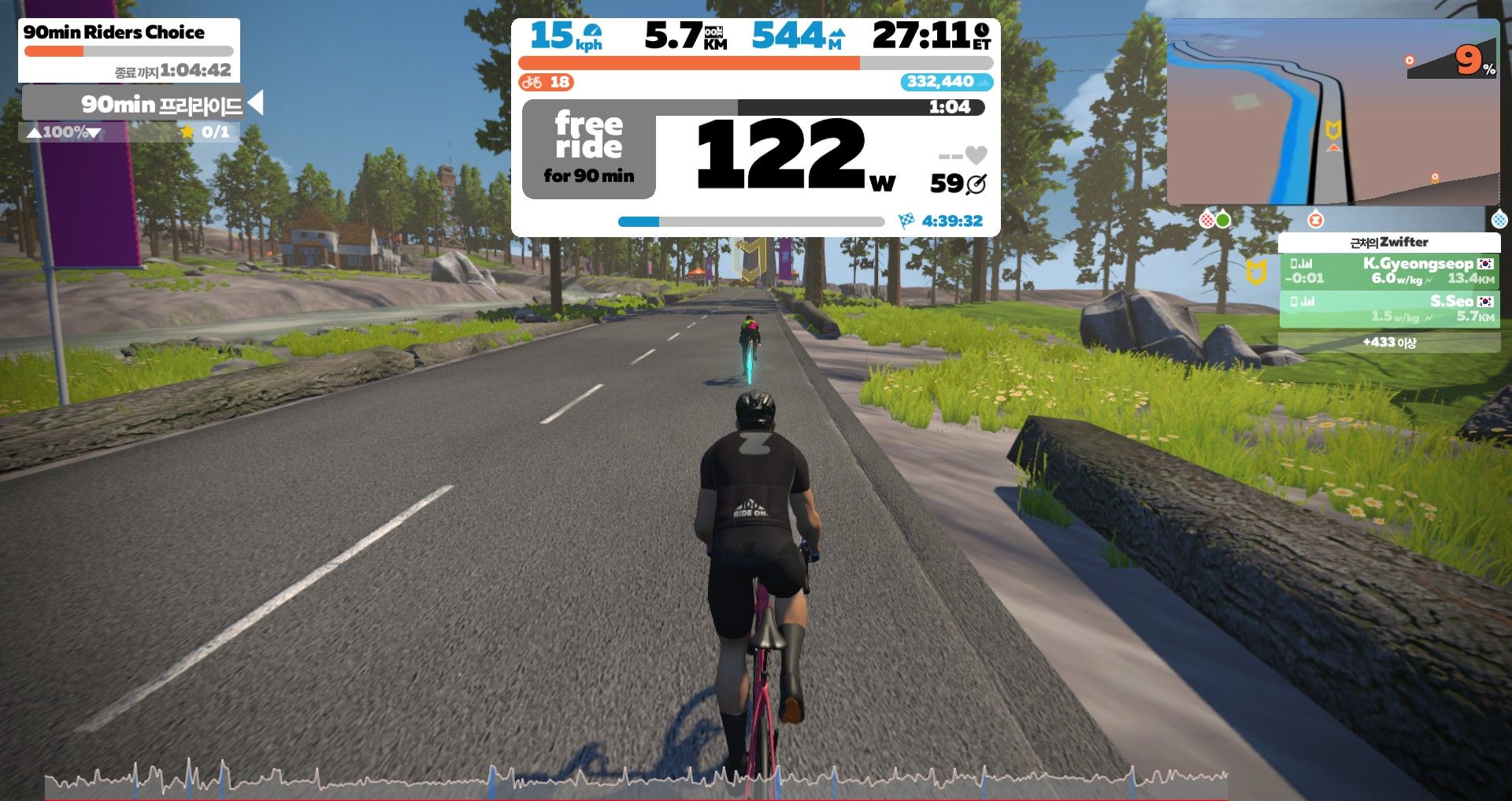This screenshot has height=801, width=1512.
Task: Click the 근처의 Zwifter list header
Action: pos(1389,242)
